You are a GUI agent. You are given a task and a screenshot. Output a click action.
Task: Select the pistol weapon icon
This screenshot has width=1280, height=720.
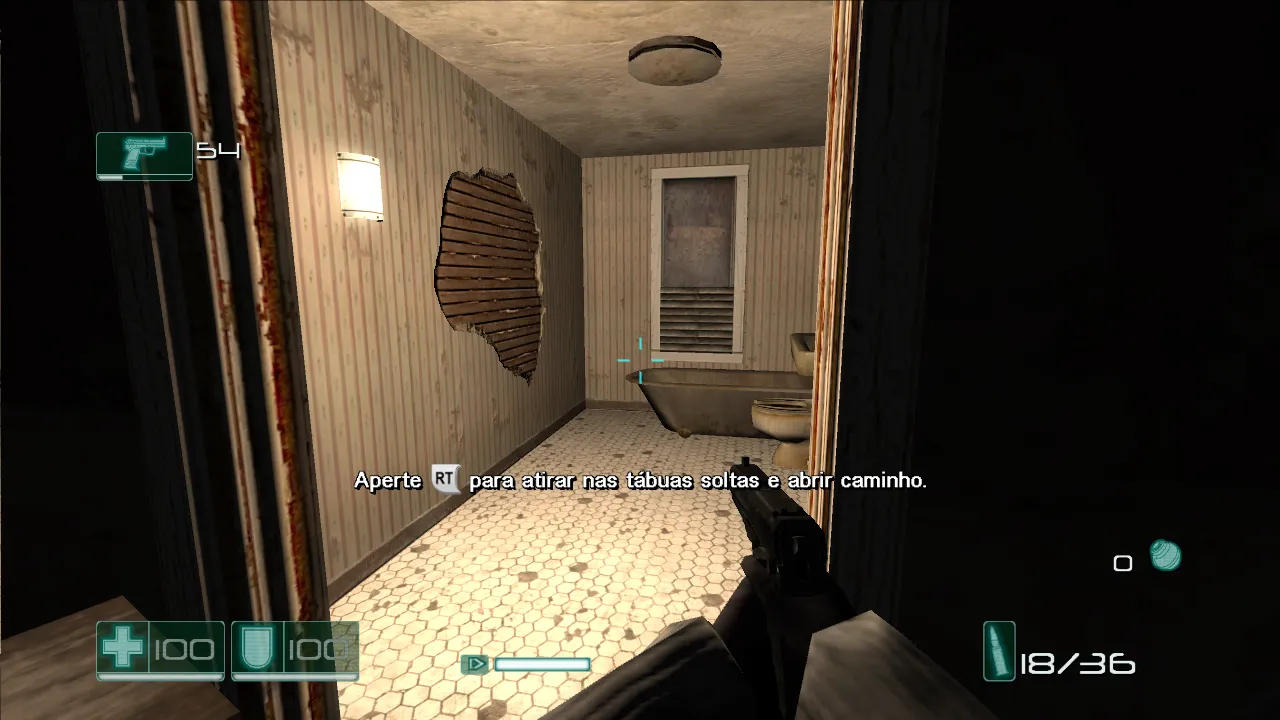[x=144, y=154]
